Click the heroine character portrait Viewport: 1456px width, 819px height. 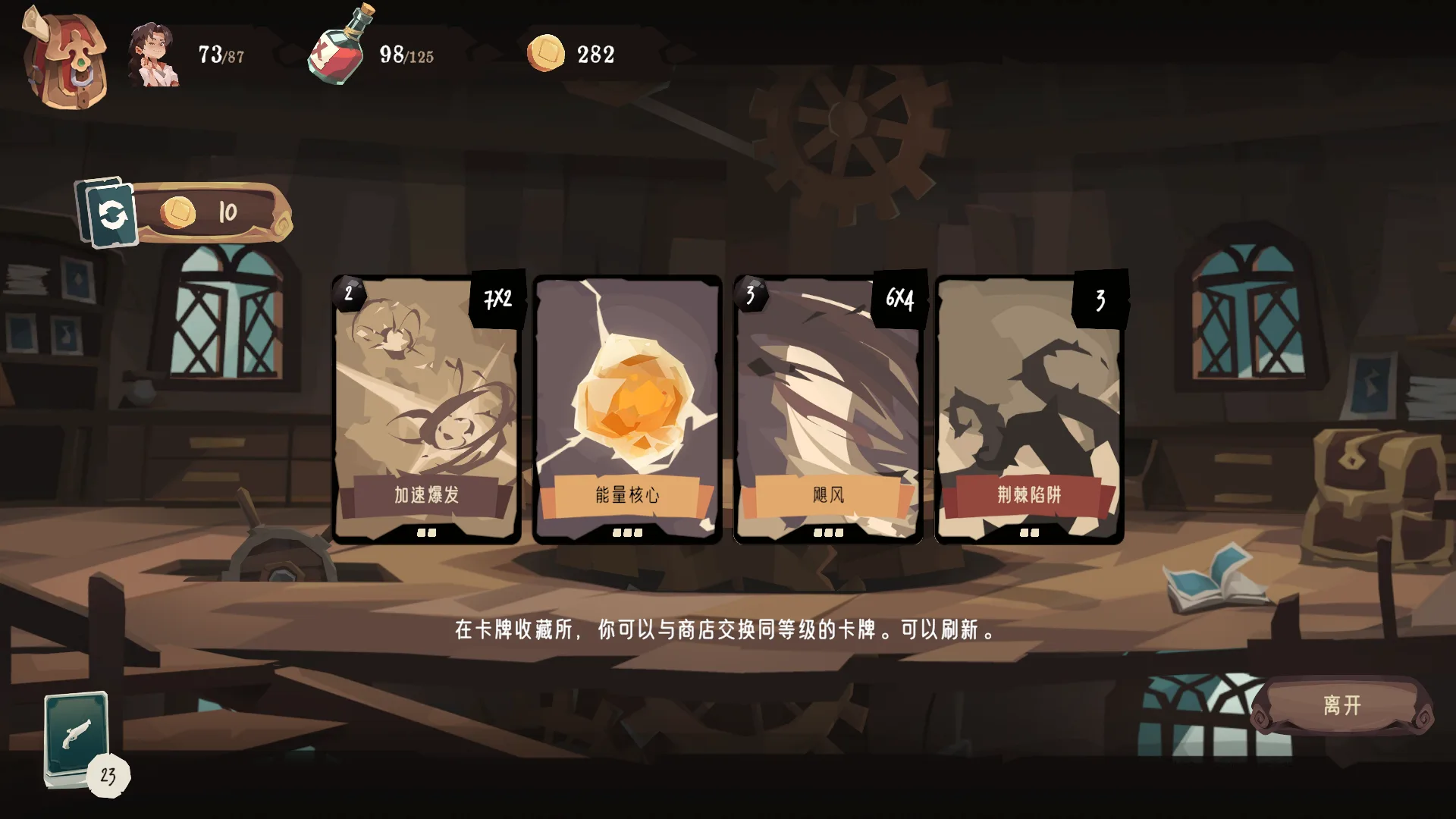[155, 55]
